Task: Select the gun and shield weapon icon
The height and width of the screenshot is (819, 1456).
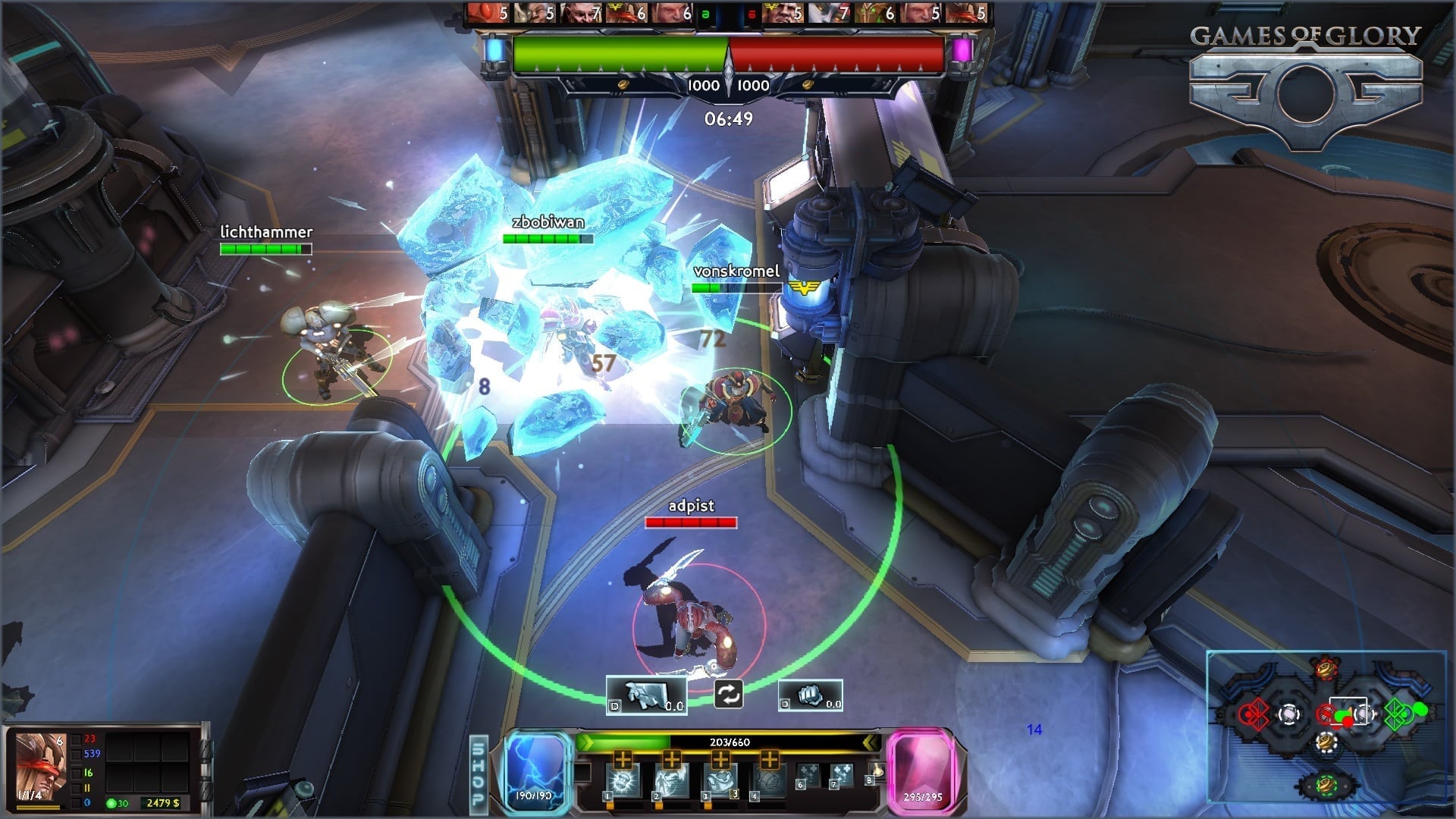Action: (646, 695)
